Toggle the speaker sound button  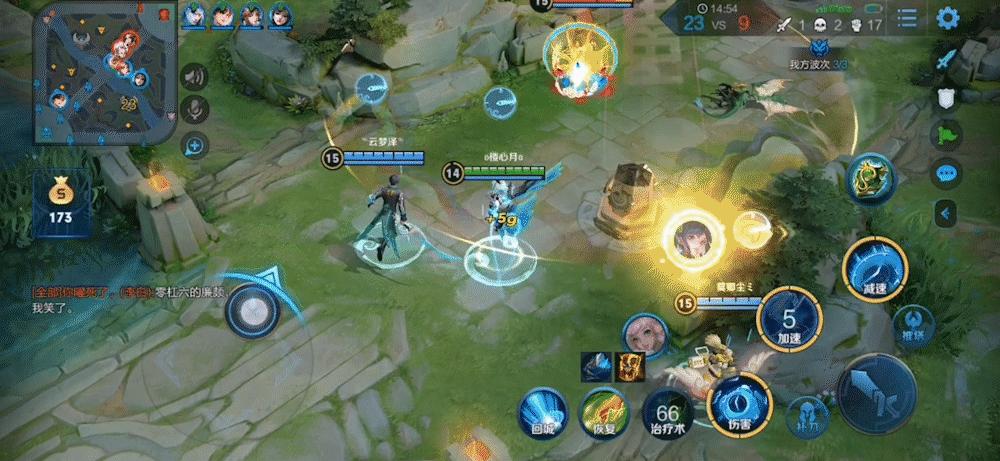click(194, 76)
